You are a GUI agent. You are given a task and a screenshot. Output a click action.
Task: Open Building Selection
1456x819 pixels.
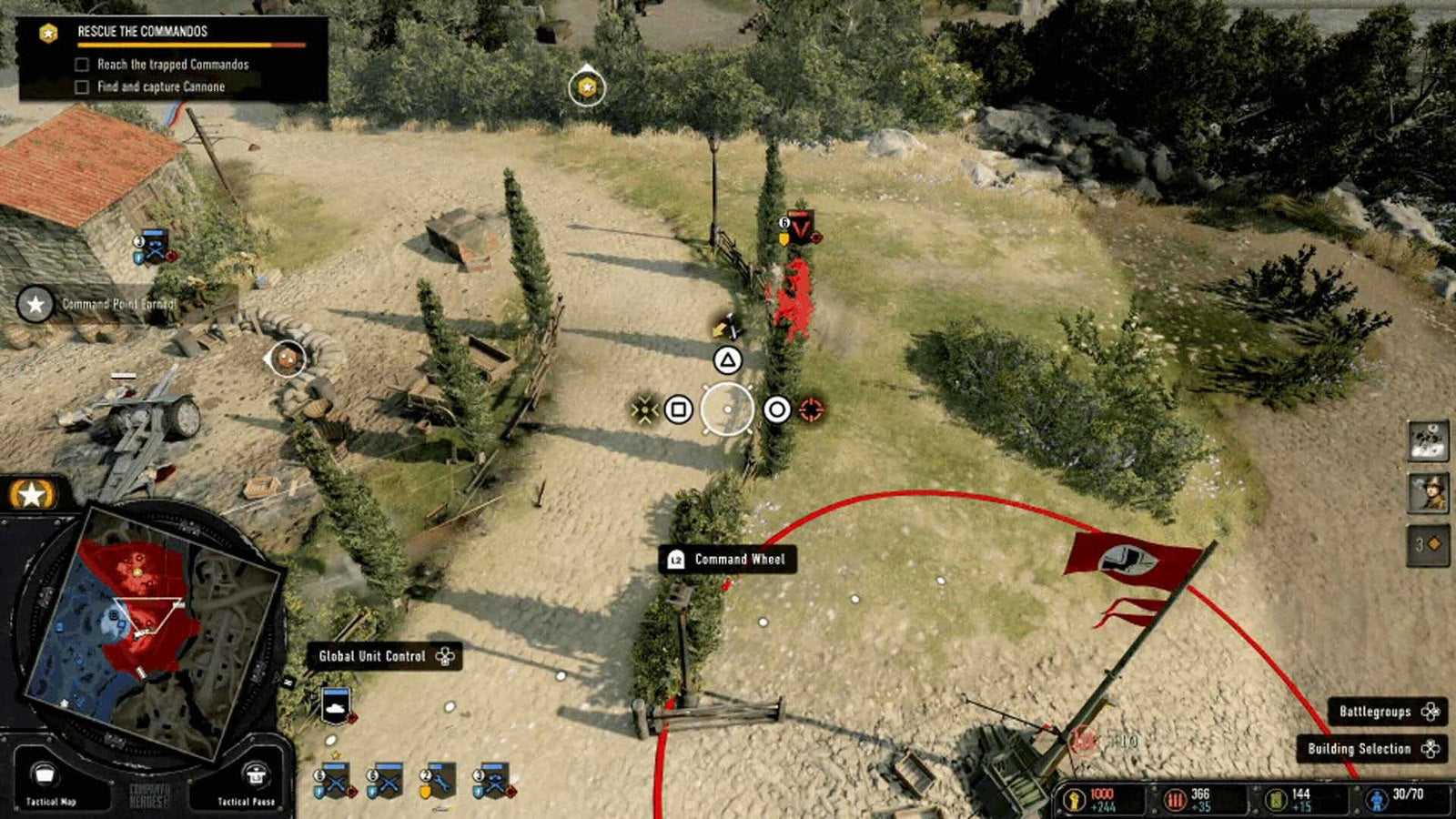(1371, 749)
